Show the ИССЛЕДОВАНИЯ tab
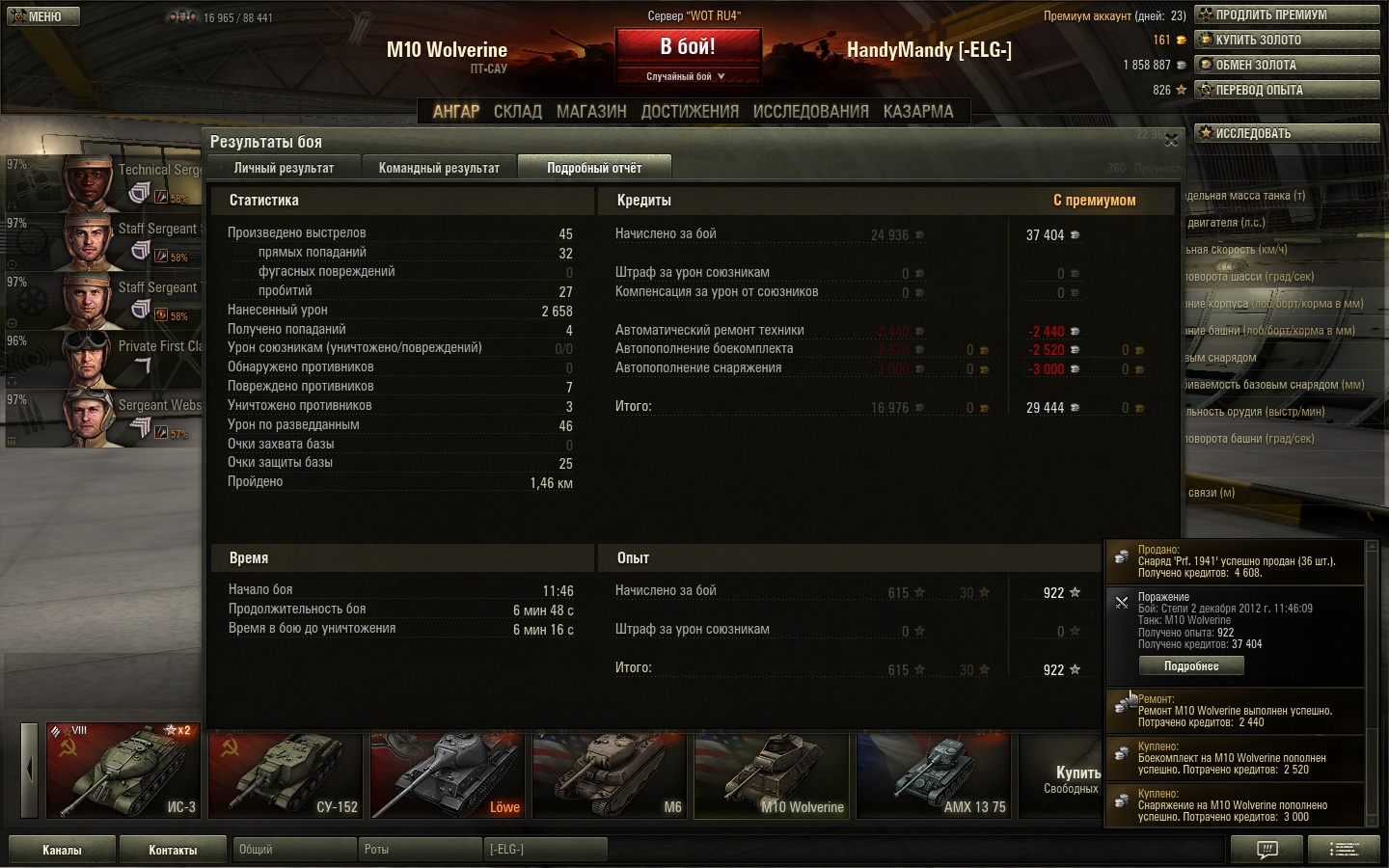Screen dimensions: 1389x868 pyautogui.click(x=810, y=112)
